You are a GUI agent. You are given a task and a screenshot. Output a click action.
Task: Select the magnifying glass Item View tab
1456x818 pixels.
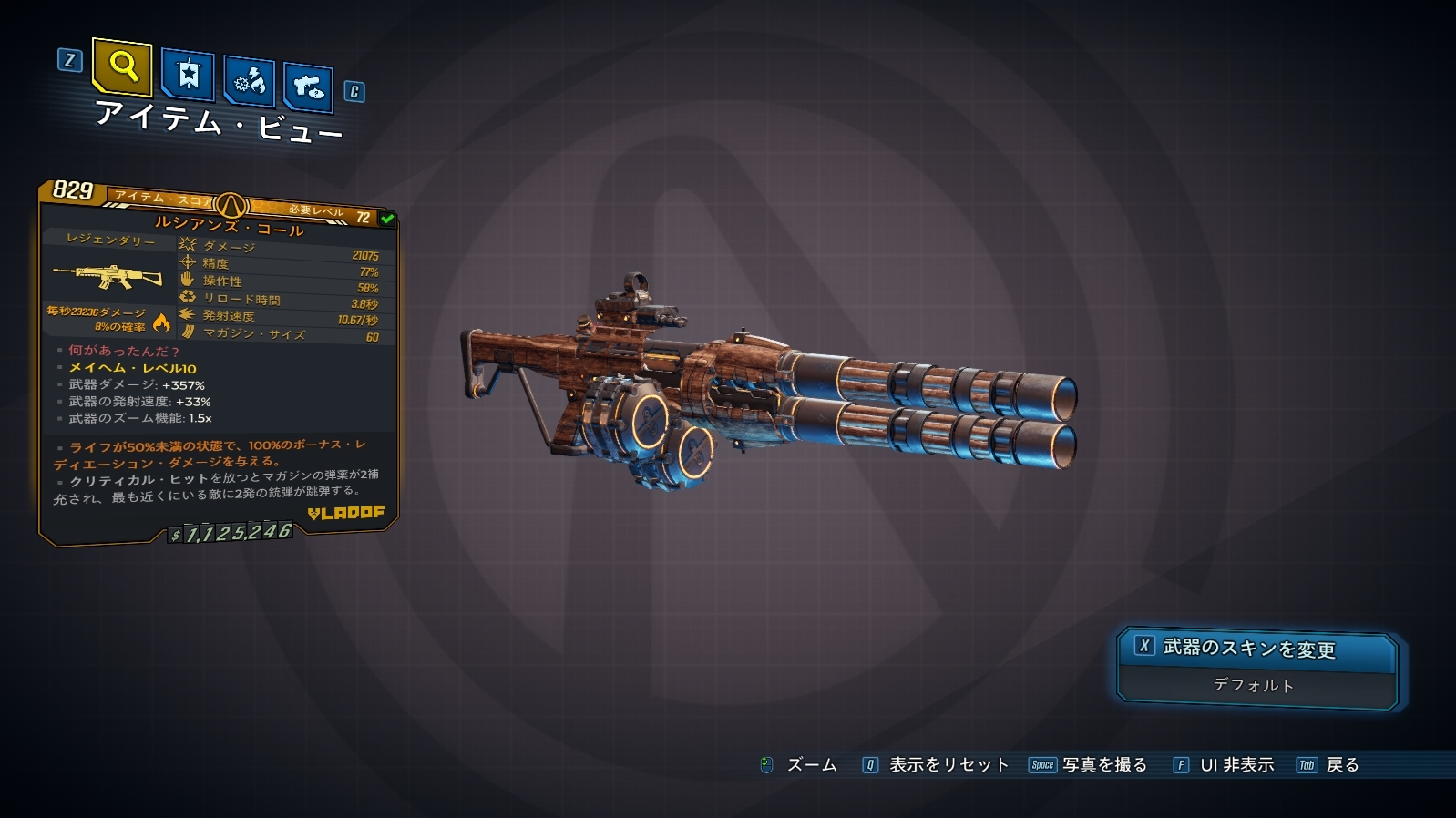(x=122, y=66)
